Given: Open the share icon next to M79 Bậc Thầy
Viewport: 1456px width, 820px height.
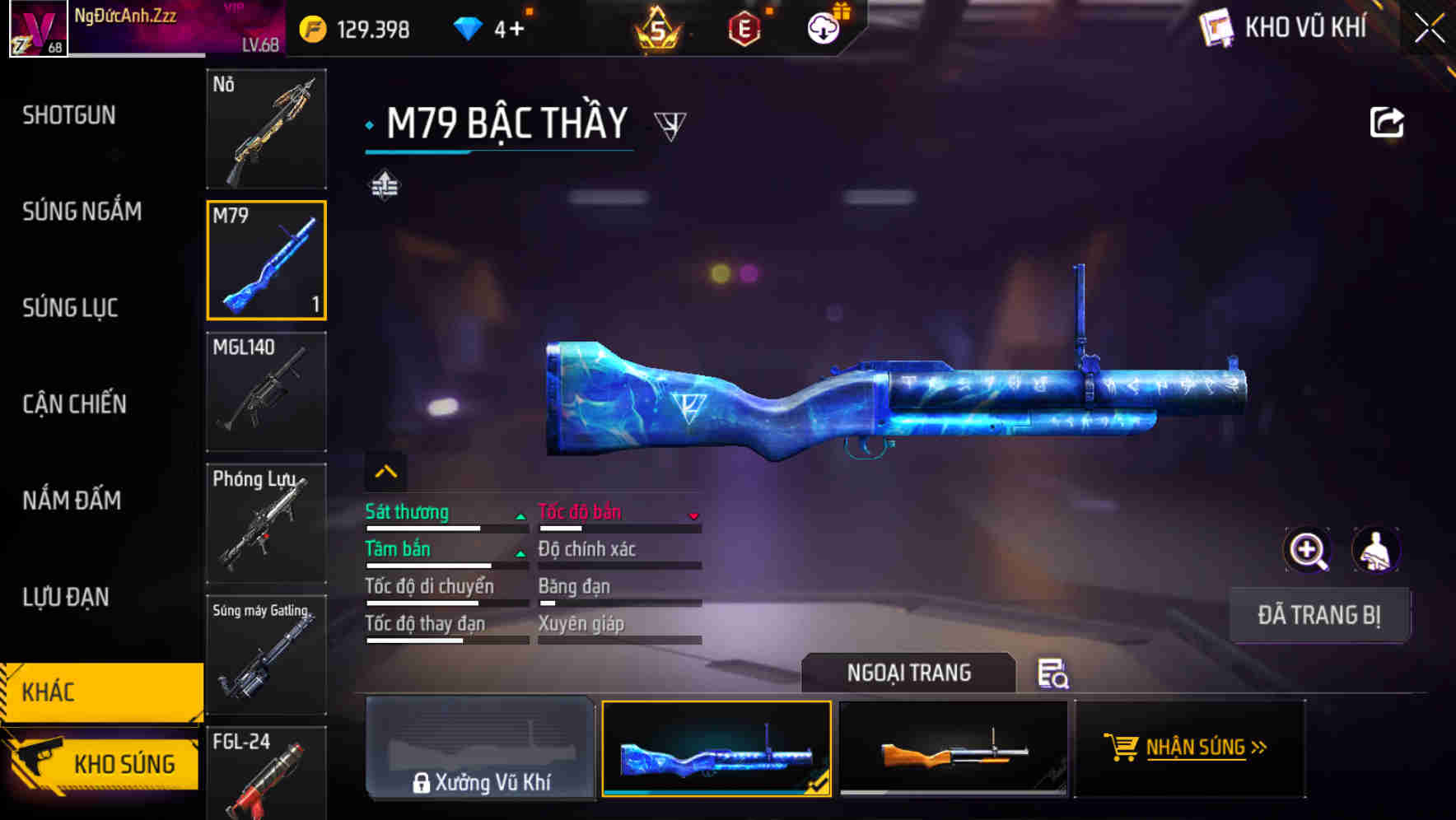Looking at the screenshot, I should click(x=1387, y=121).
